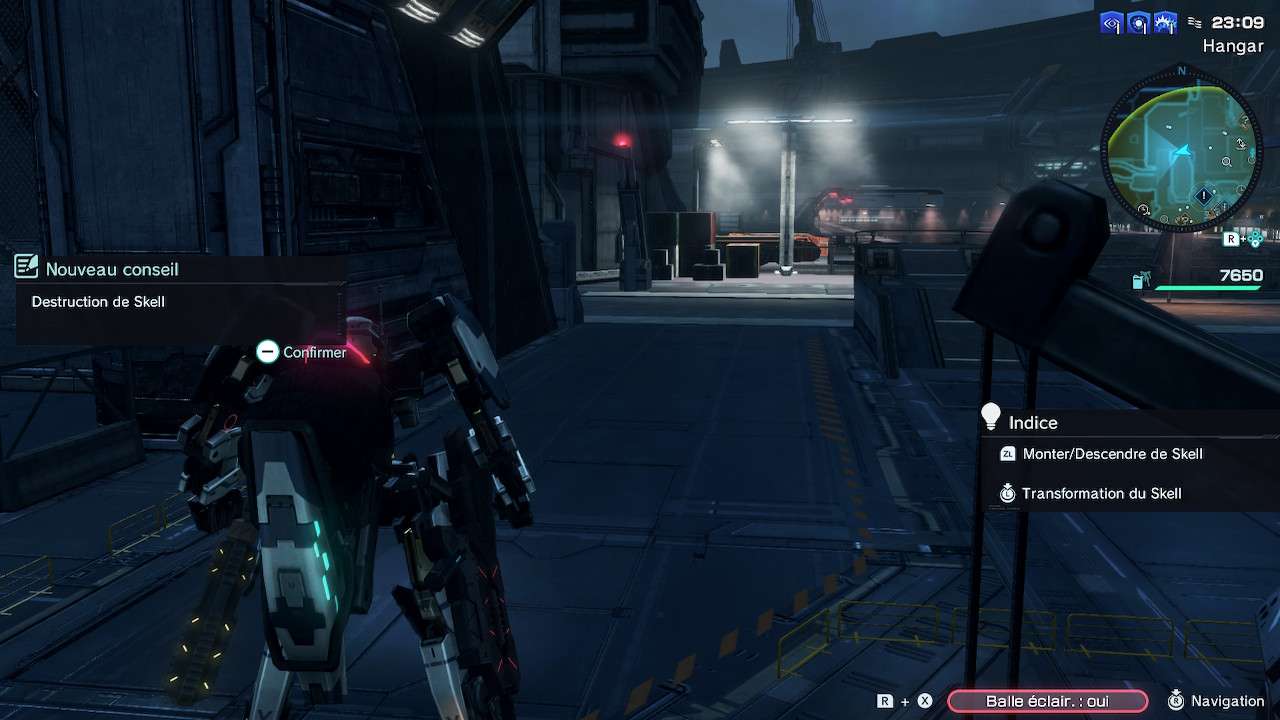This screenshot has width=1280, height=720.
Task: Select the Destruction de Skell tip
Action: tap(98, 302)
